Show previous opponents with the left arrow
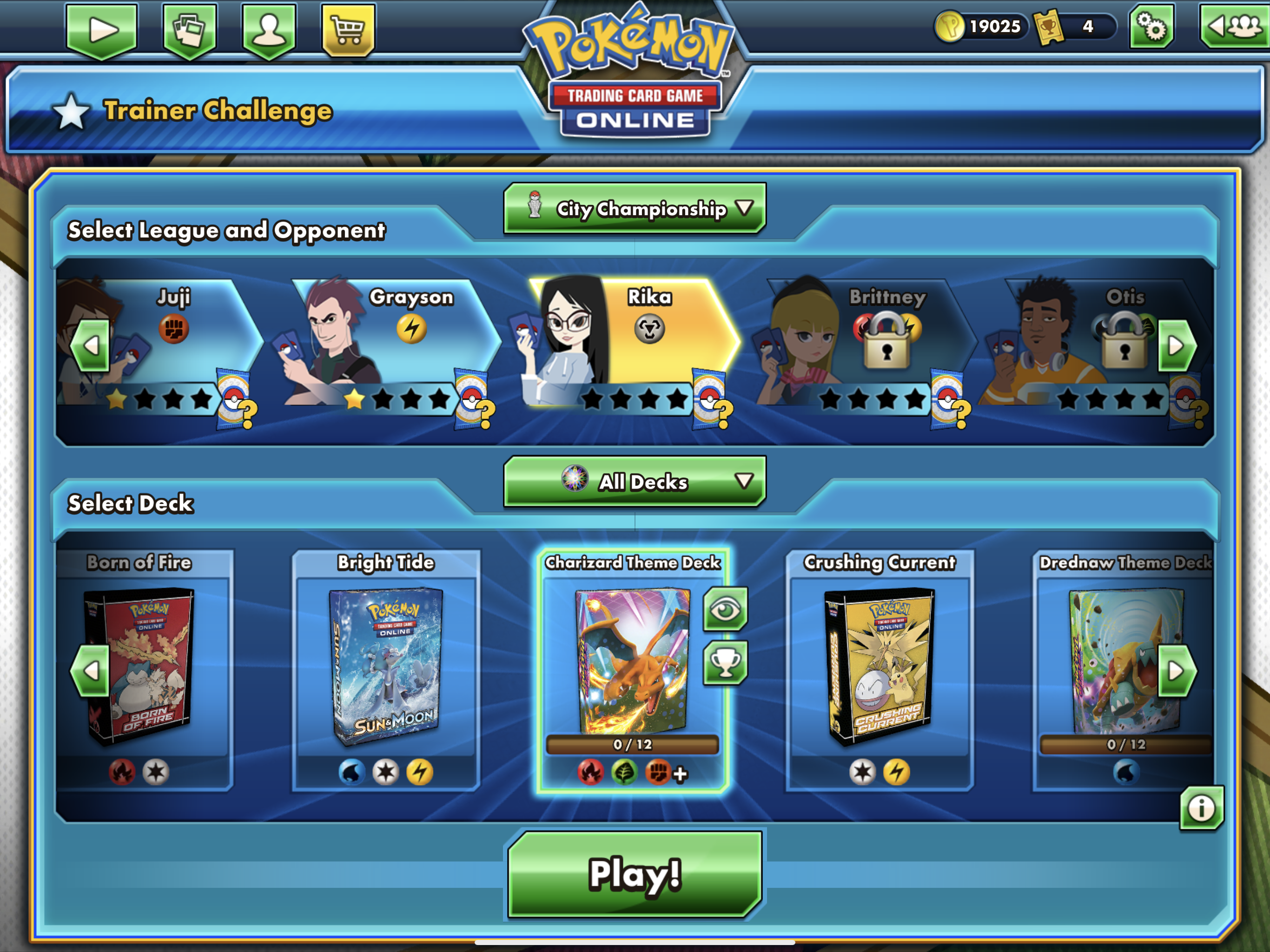The width and height of the screenshot is (1270, 952). coord(91,346)
